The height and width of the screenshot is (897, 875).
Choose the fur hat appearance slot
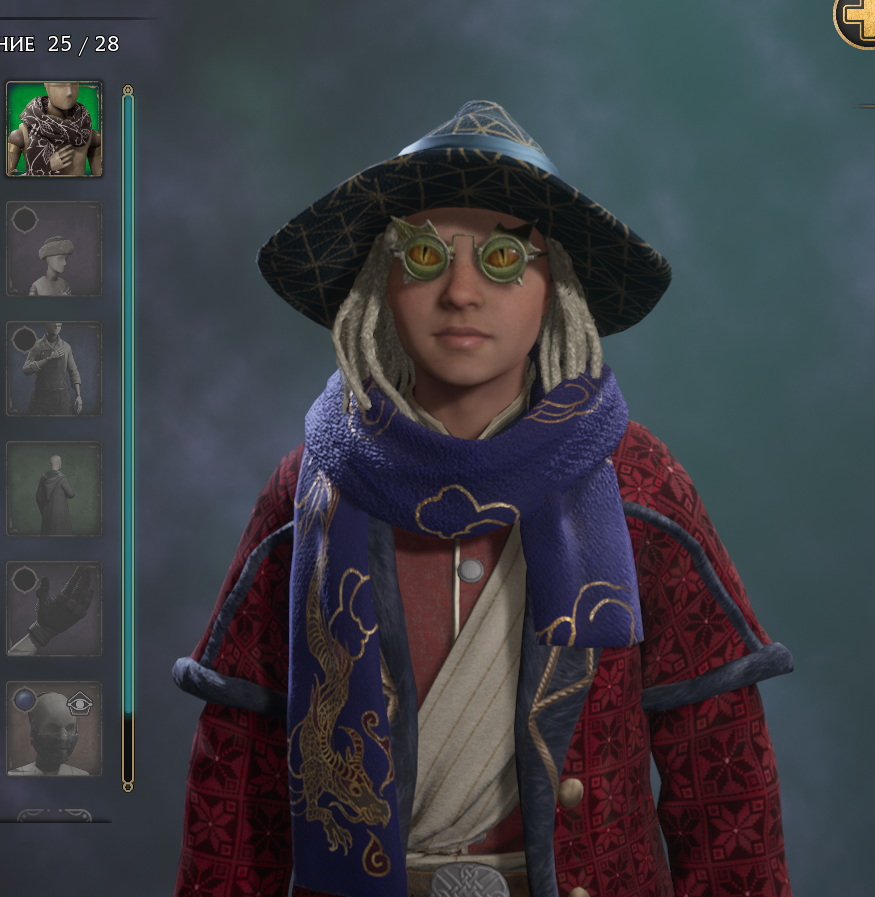pos(54,249)
